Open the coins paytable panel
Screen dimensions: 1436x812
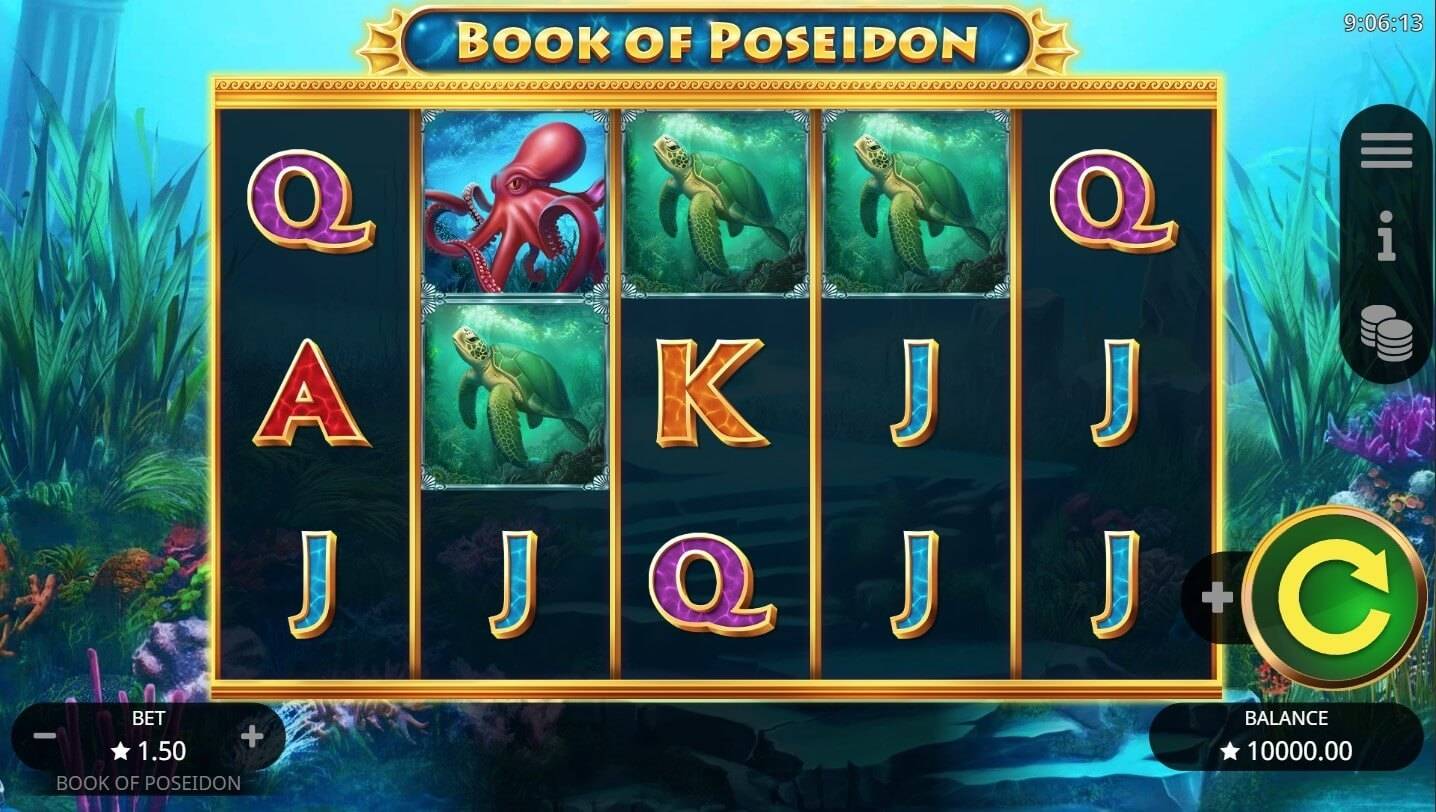tap(1385, 327)
